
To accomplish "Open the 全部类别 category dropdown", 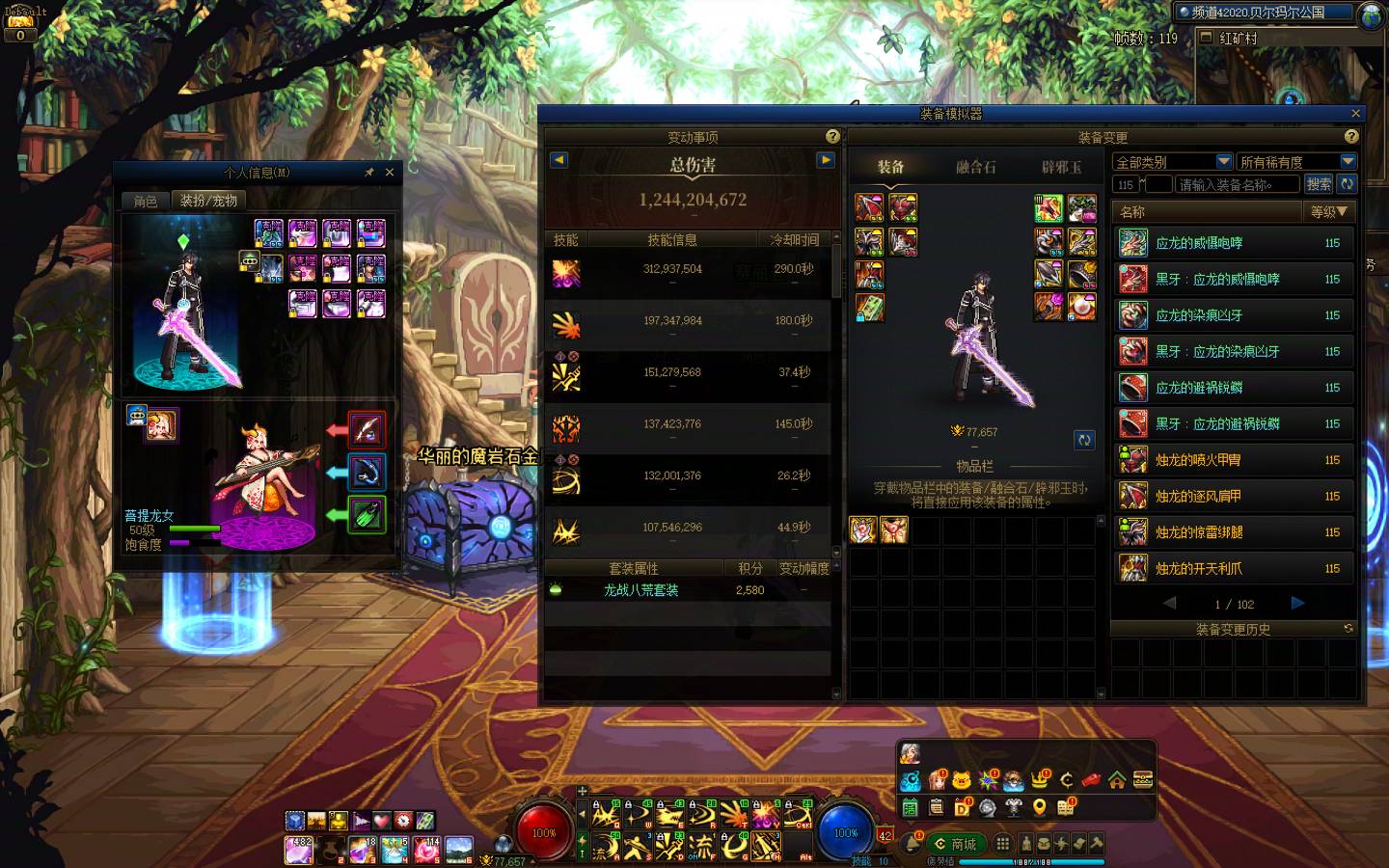I will pos(1172,162).
